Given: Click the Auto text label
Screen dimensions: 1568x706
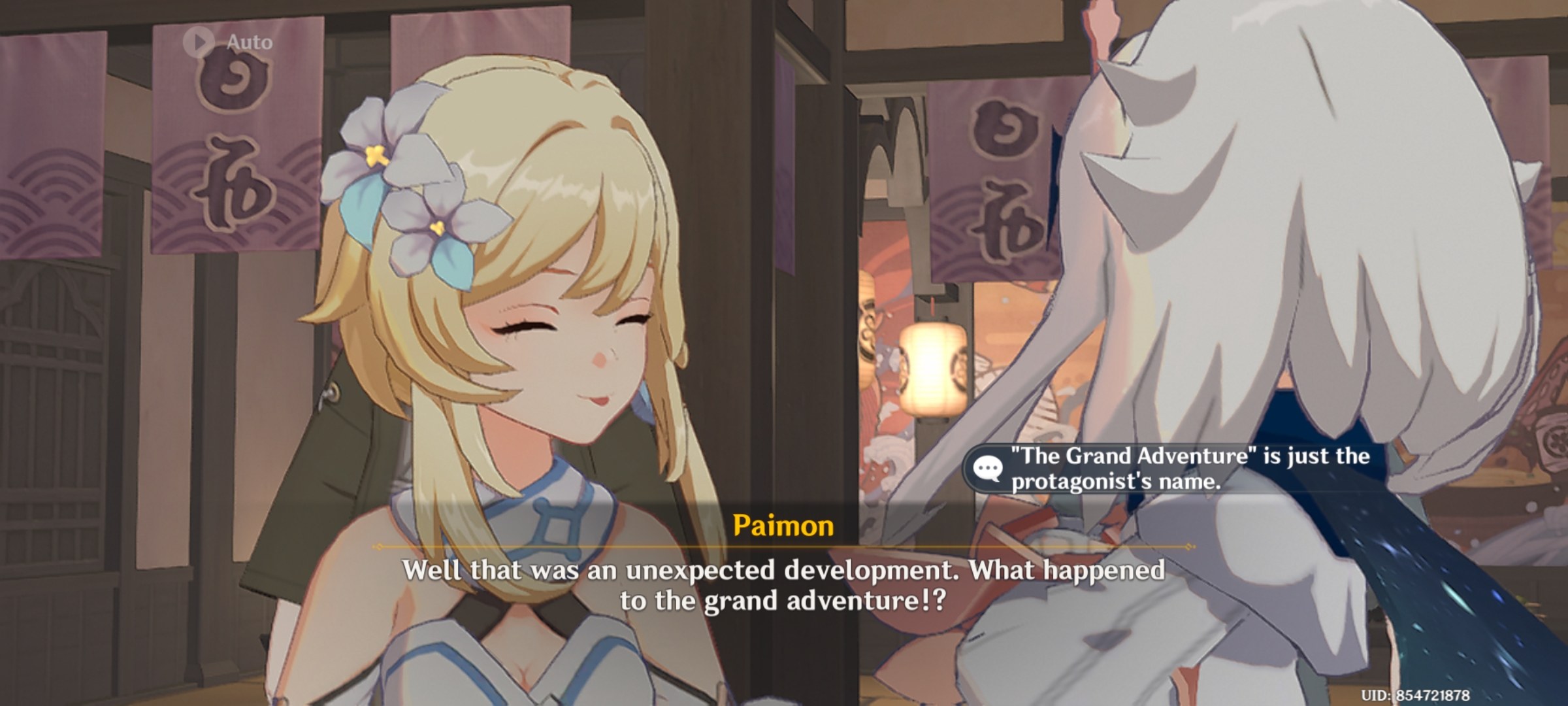Looking at the screenshot, I should pyautogui.click(x=247, y=43).
